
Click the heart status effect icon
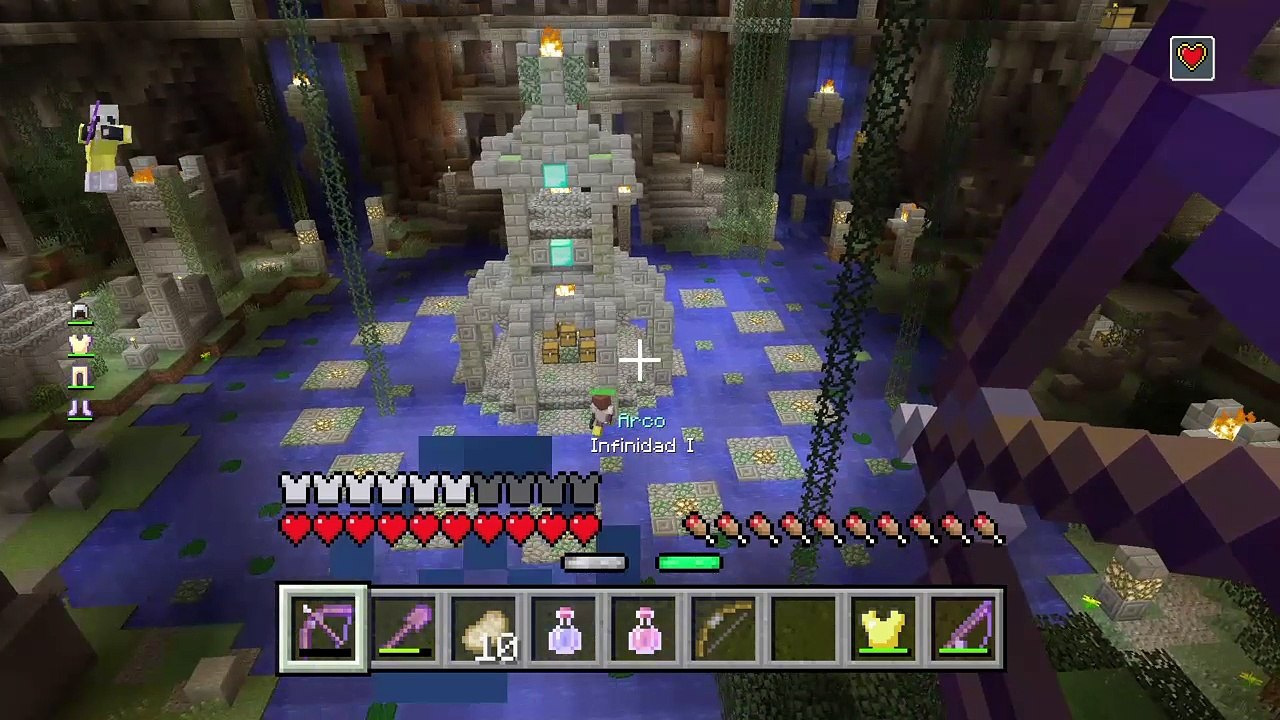(1192, 58)
